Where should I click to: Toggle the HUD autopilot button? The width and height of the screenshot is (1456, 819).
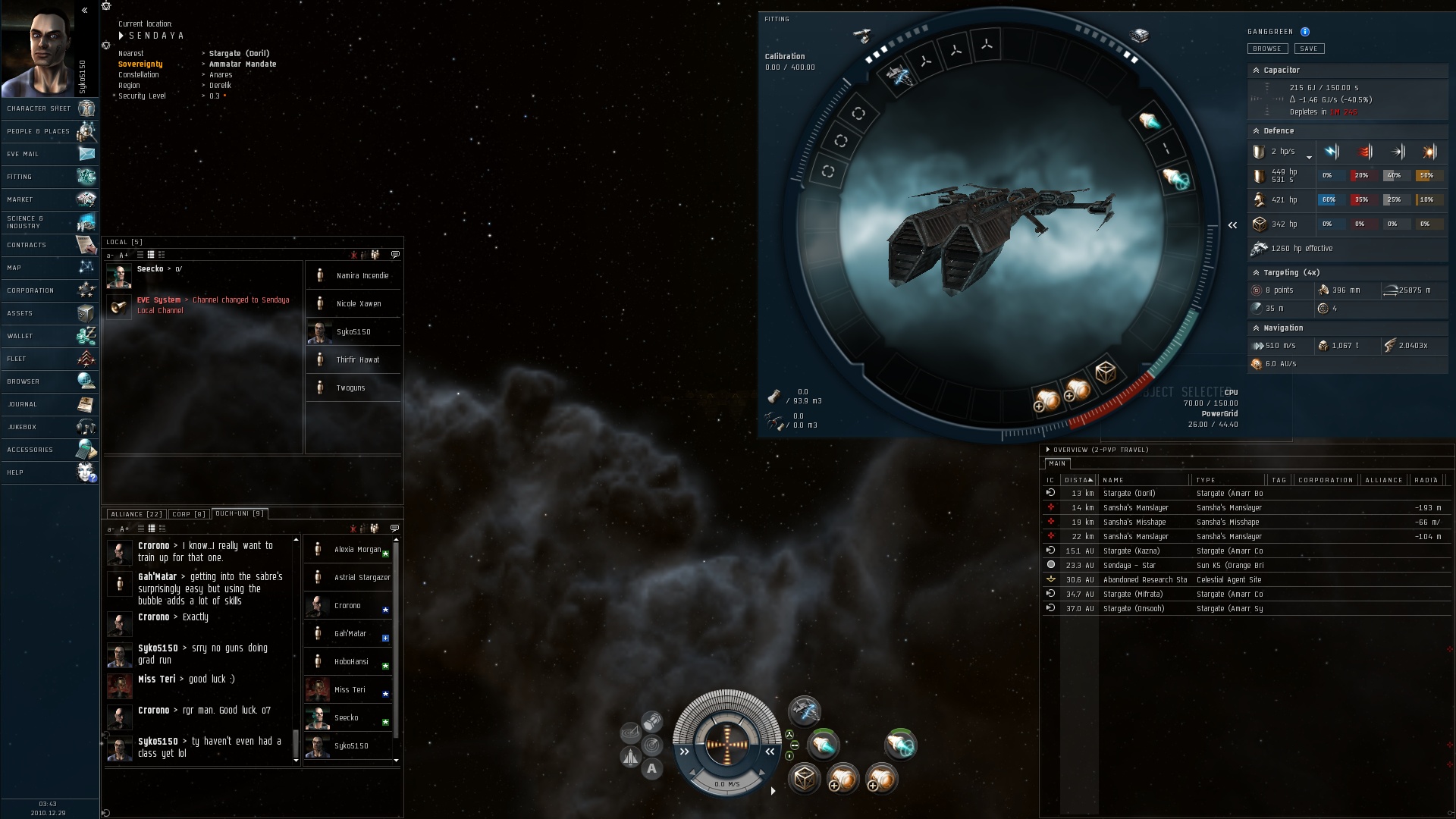(x=651, y=769)
